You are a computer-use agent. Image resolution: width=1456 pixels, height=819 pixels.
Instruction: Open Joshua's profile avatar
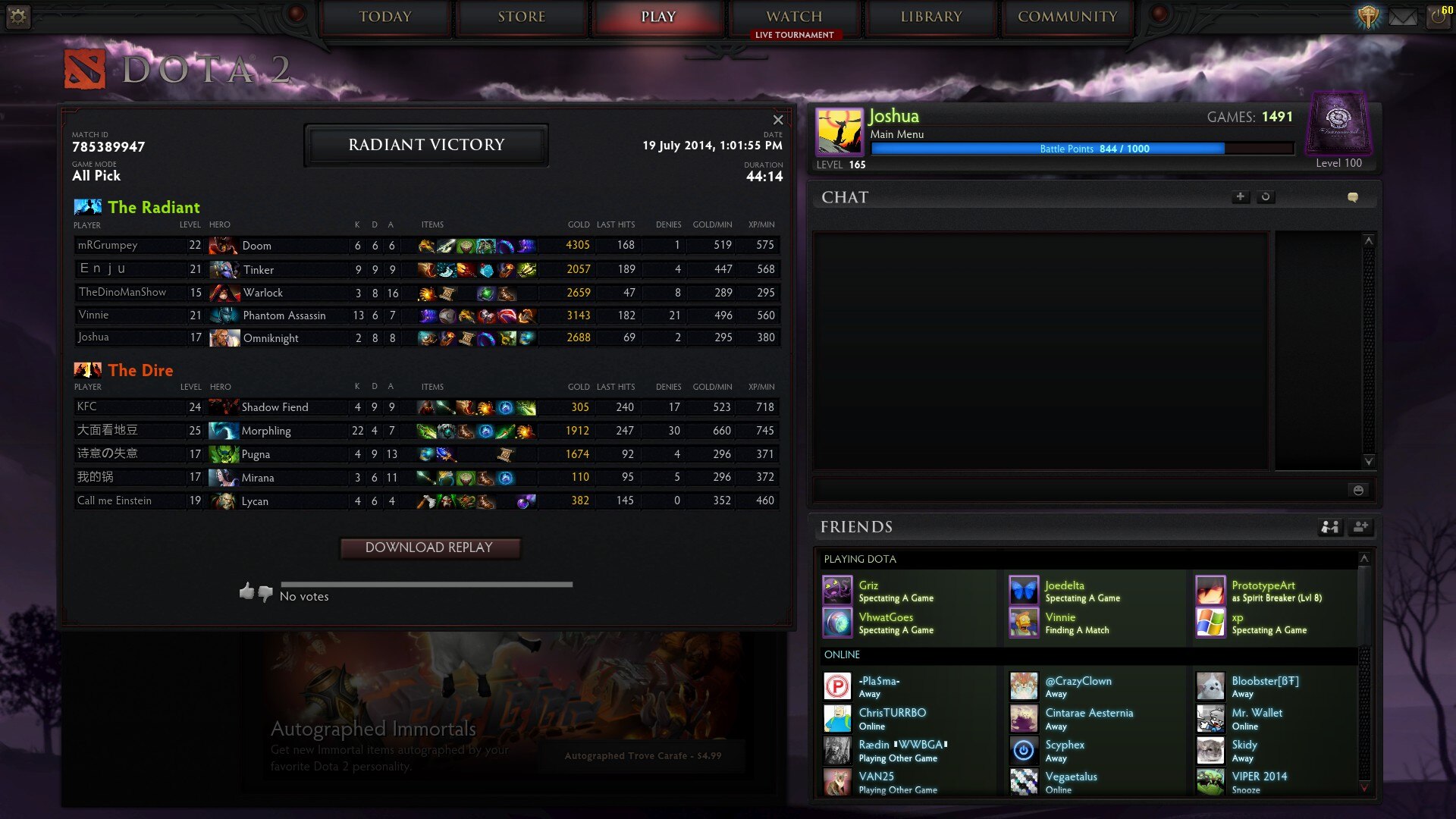point(839,131)
